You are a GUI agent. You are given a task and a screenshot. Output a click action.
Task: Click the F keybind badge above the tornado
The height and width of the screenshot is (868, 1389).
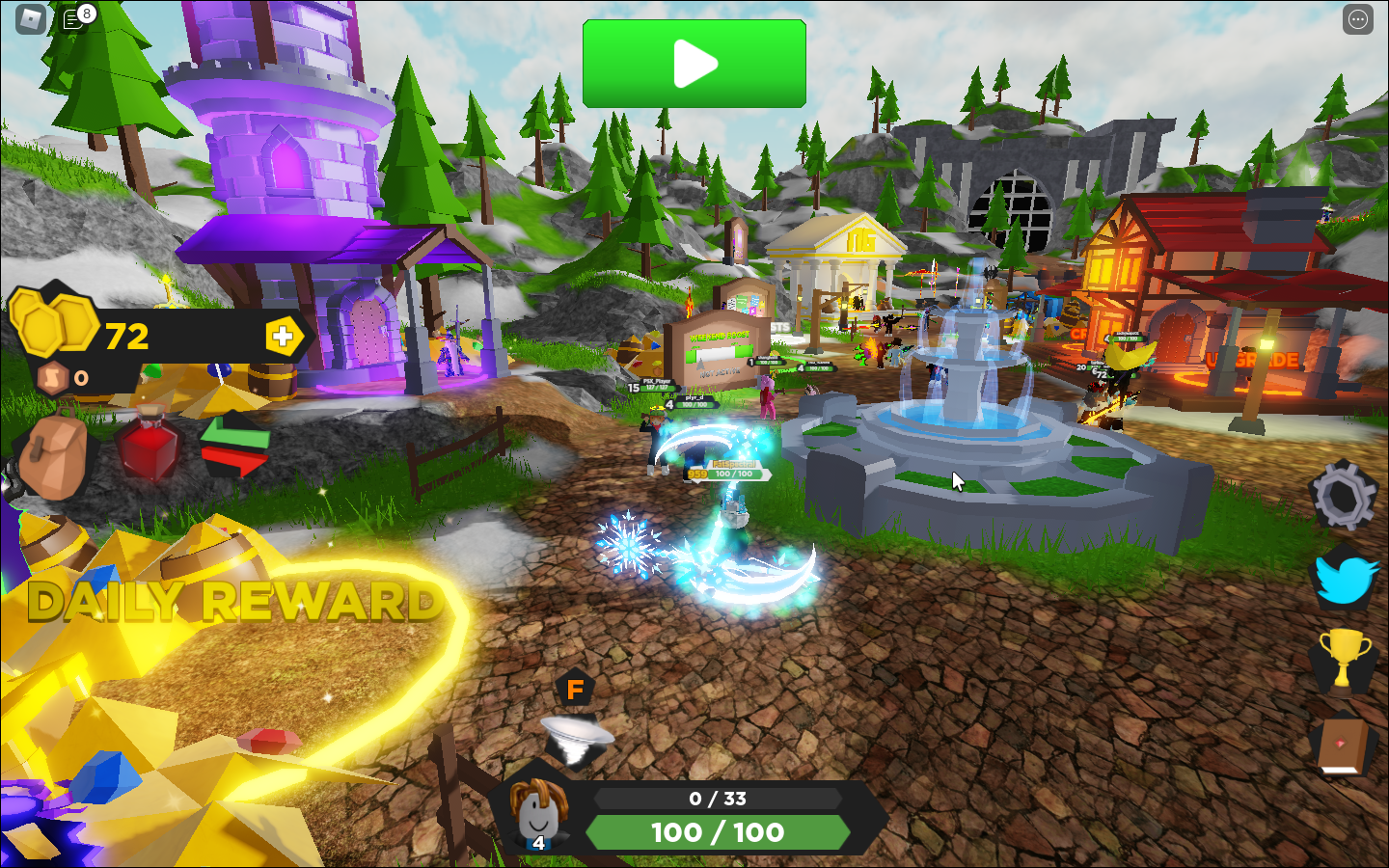click(x=573, y=687)
